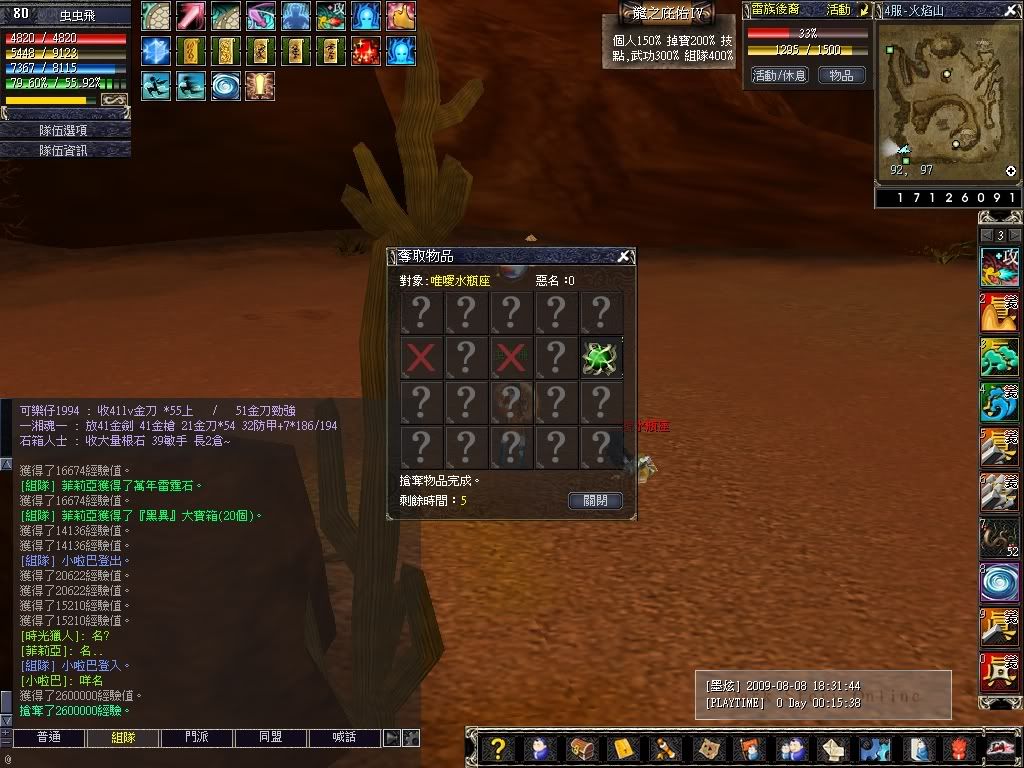Zoom the minimap with the plus button

point(1011,171)
